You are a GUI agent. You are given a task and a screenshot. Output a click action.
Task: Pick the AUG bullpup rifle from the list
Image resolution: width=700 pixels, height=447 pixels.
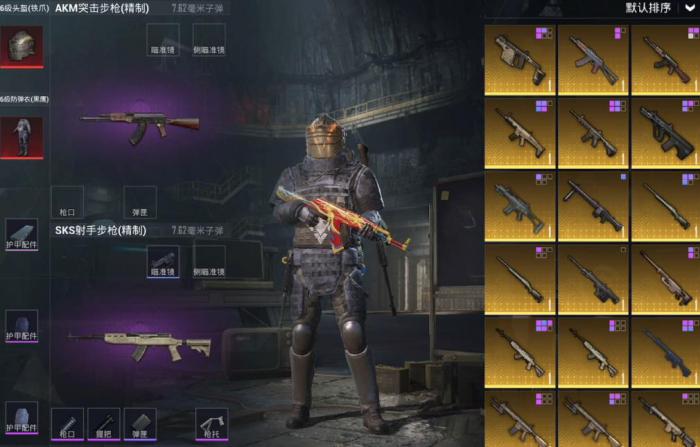(666, 132)
